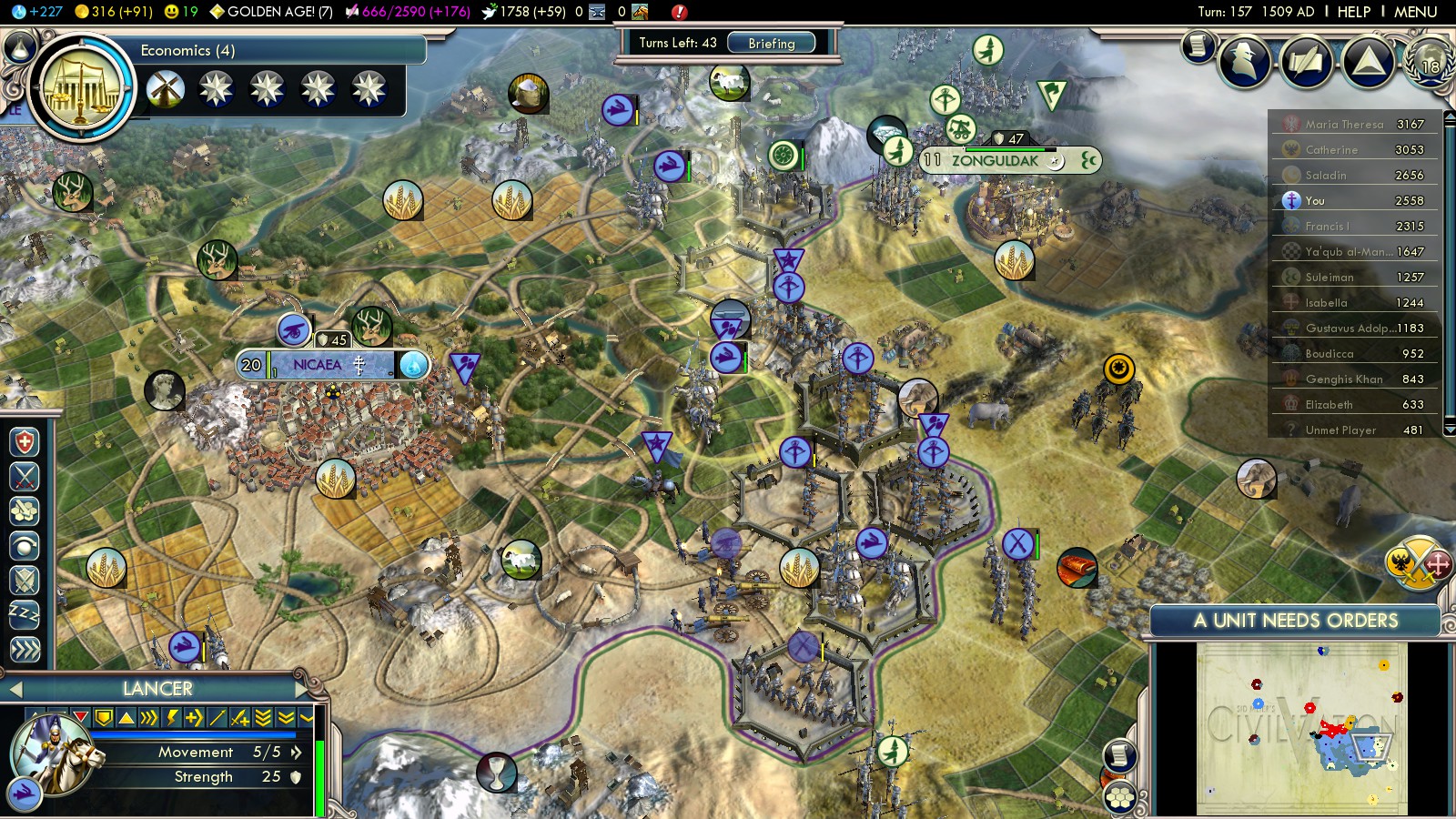1456x819 pixels.
Task: Cycle to the previous unit arrow
Action: pos(15,689)
